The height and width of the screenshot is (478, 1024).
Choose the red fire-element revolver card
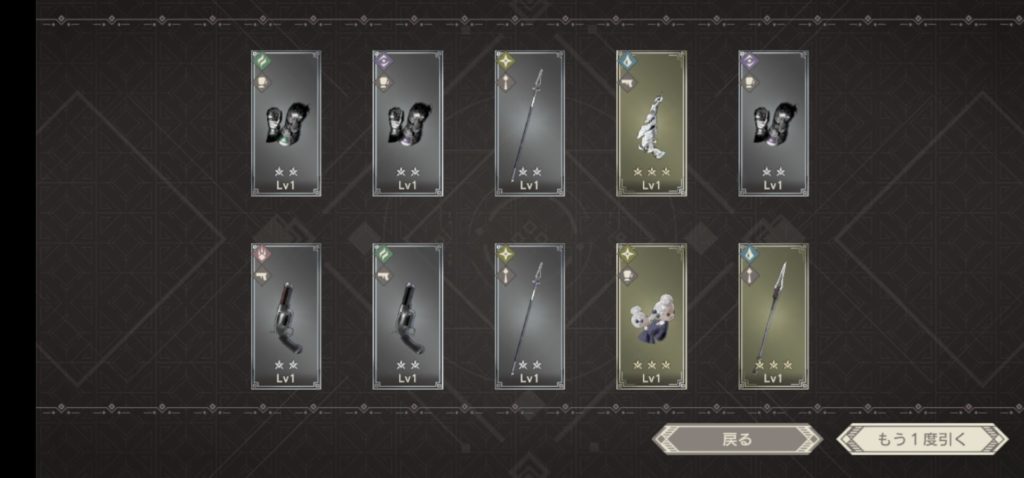285,316
